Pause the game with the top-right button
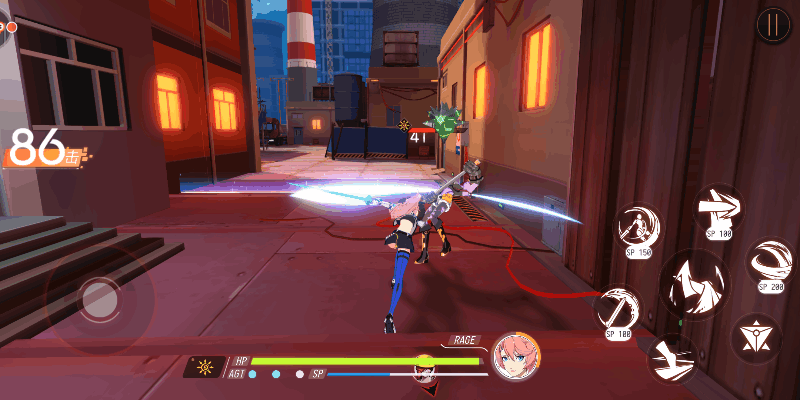 (772, 25)
